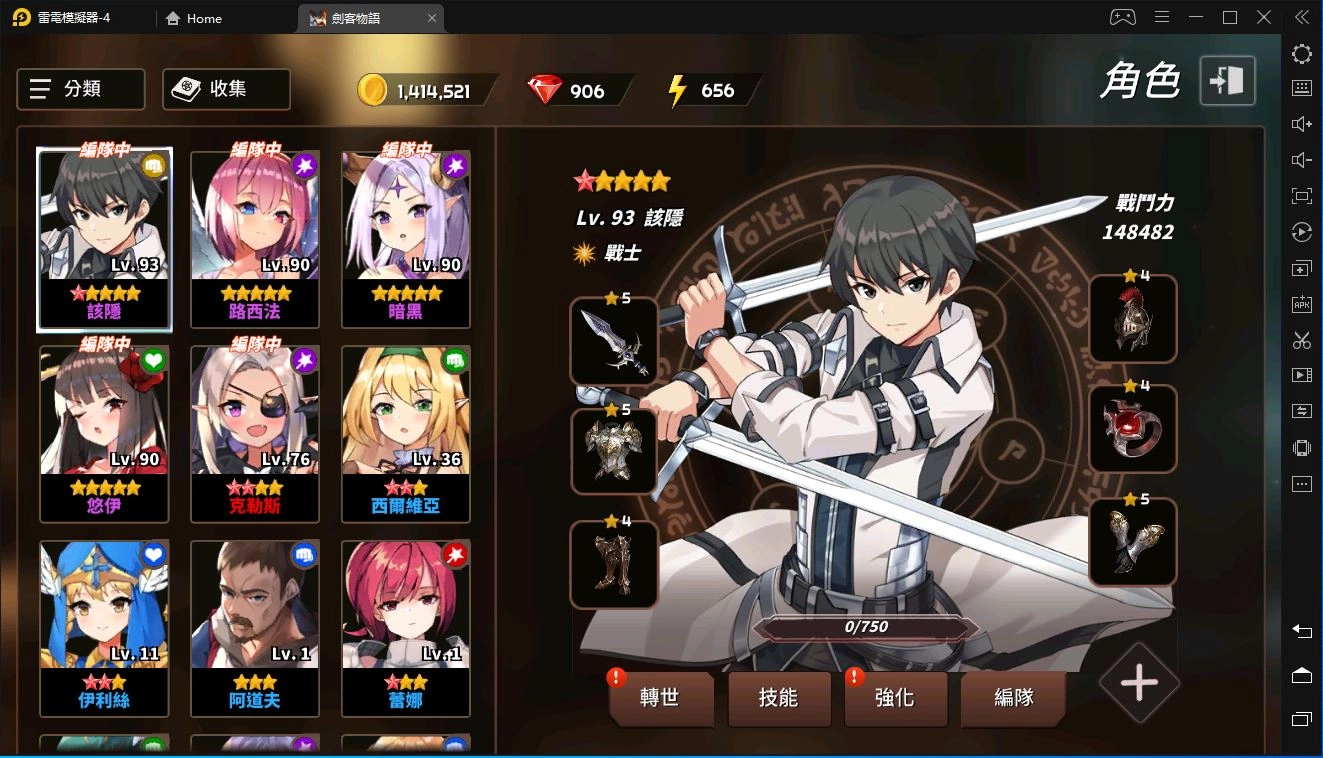Viewport: 1323px width, 758px height.
Task: Click the 4-star boots equipment icon
Action: [x=613, y=565]
